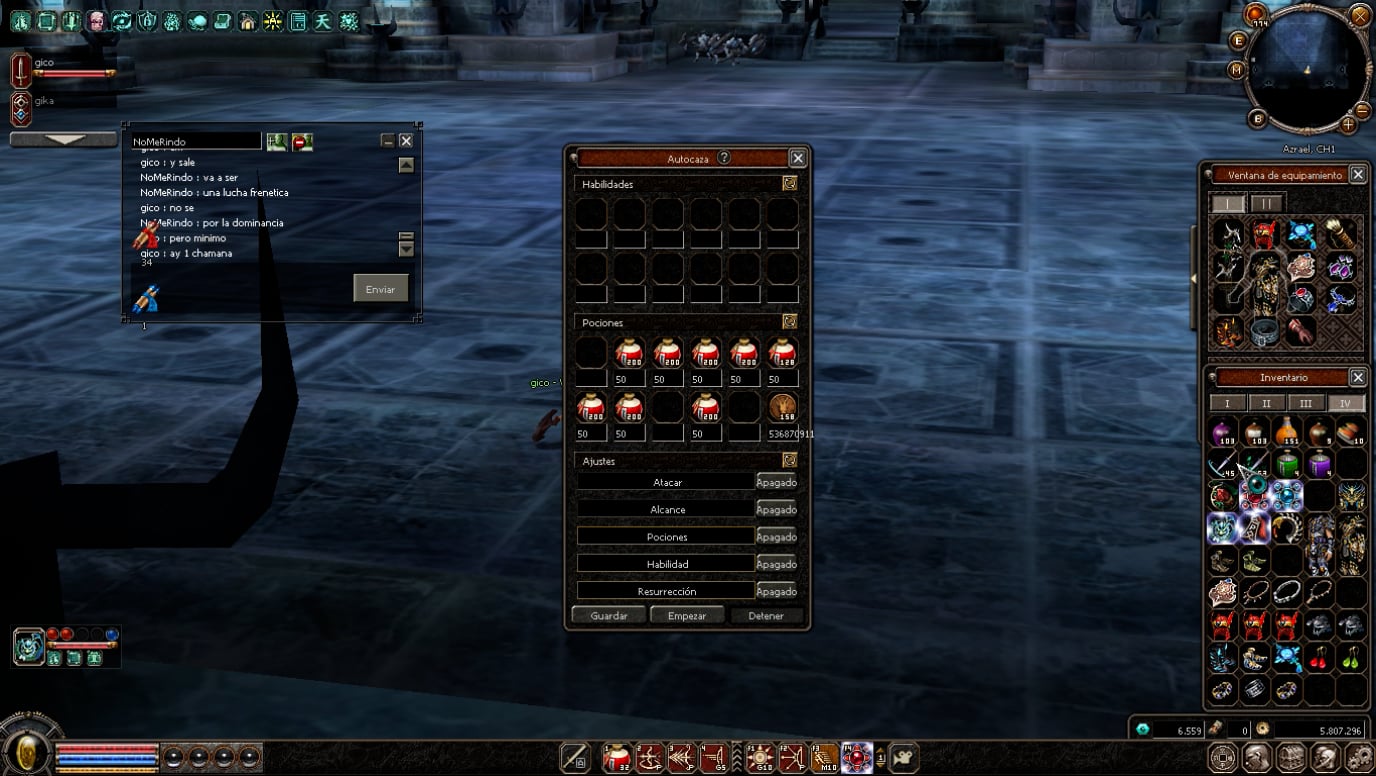Expand the party list arrow bar
This screenshot has width=1376, height=776.
[64, 140]
